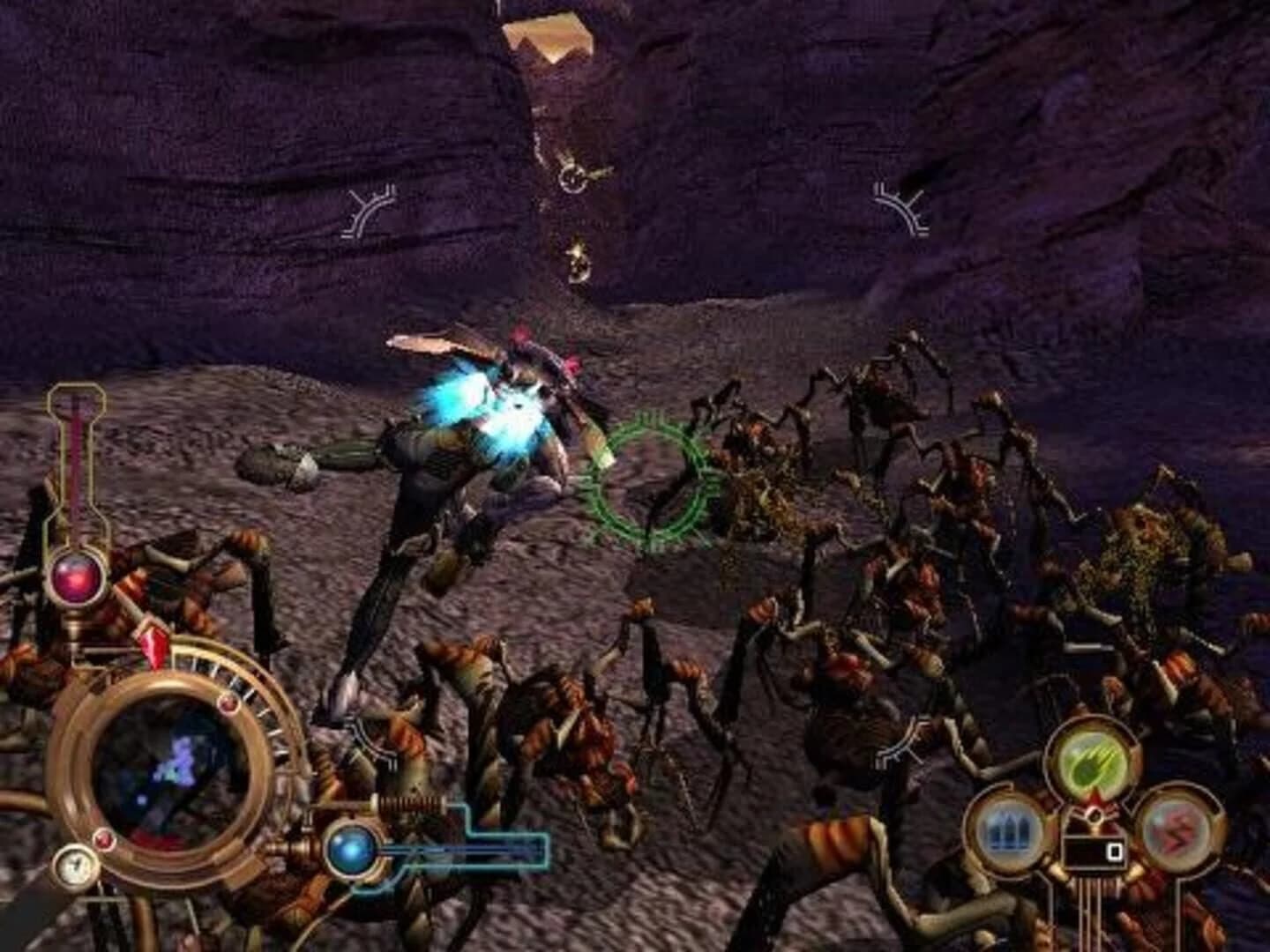This screenshot has width=1270, height=952.
Task: Toggle the green targeting reticle at screen center
Action: tap(653, 480)
